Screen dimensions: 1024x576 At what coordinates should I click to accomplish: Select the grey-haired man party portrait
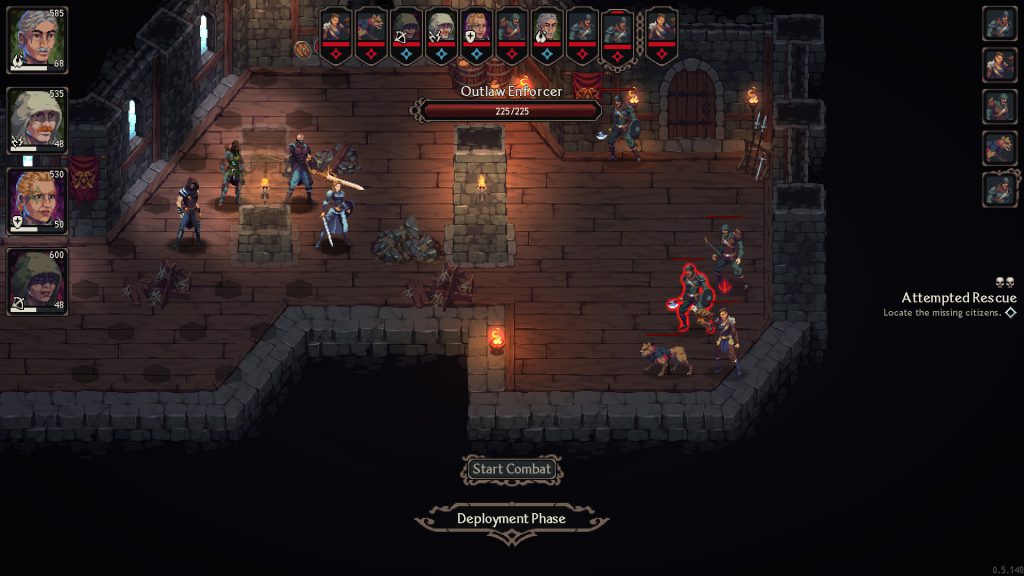tap(38, 40)
